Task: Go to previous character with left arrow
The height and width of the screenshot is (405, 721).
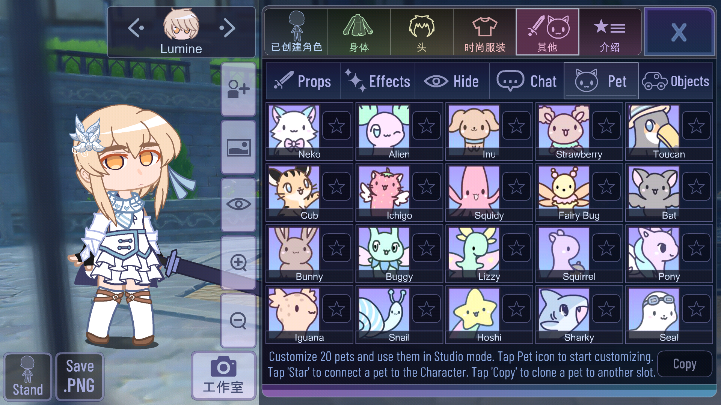Action: pos(136,27)
